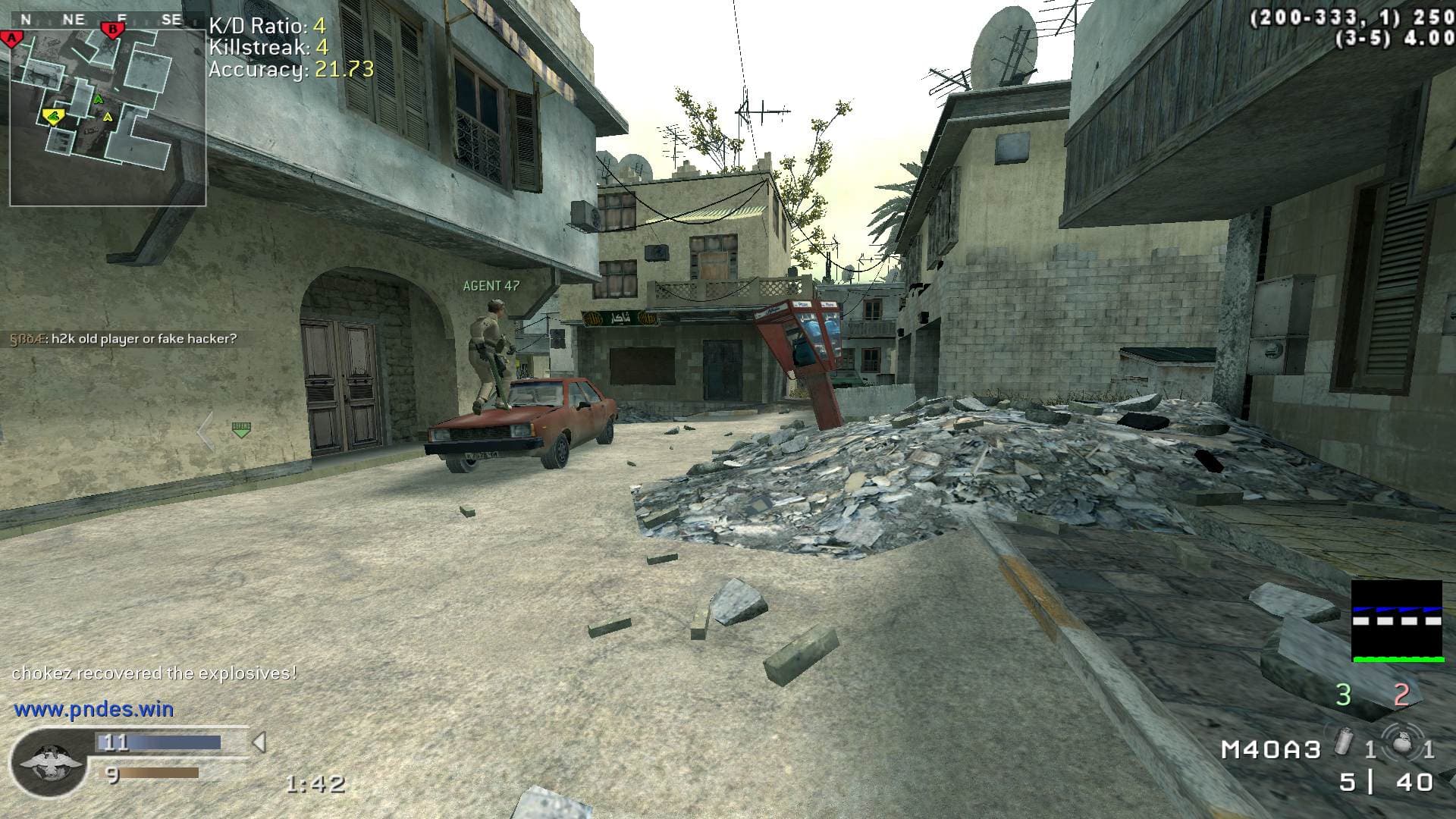Click the black graph box with dashed line
The image size is (1456, 819).
click(1397, 621)
